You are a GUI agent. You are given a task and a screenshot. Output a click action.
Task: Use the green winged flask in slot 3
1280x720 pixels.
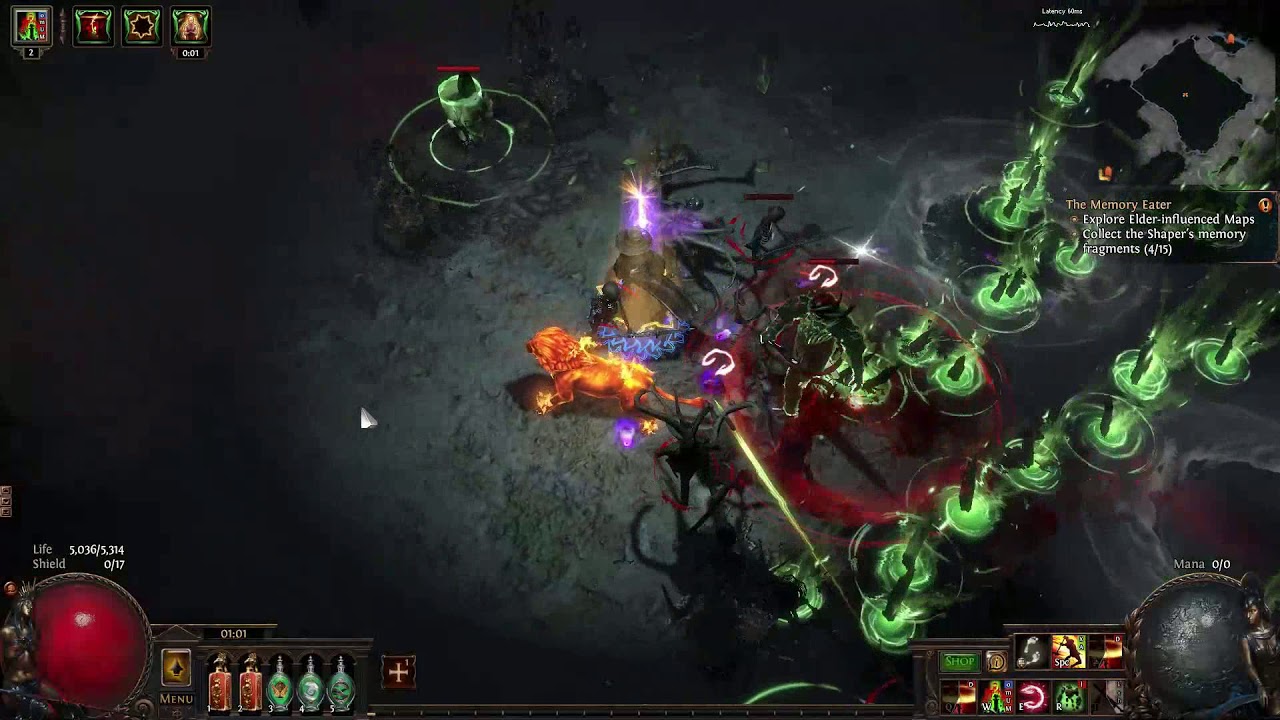point(280,683)
